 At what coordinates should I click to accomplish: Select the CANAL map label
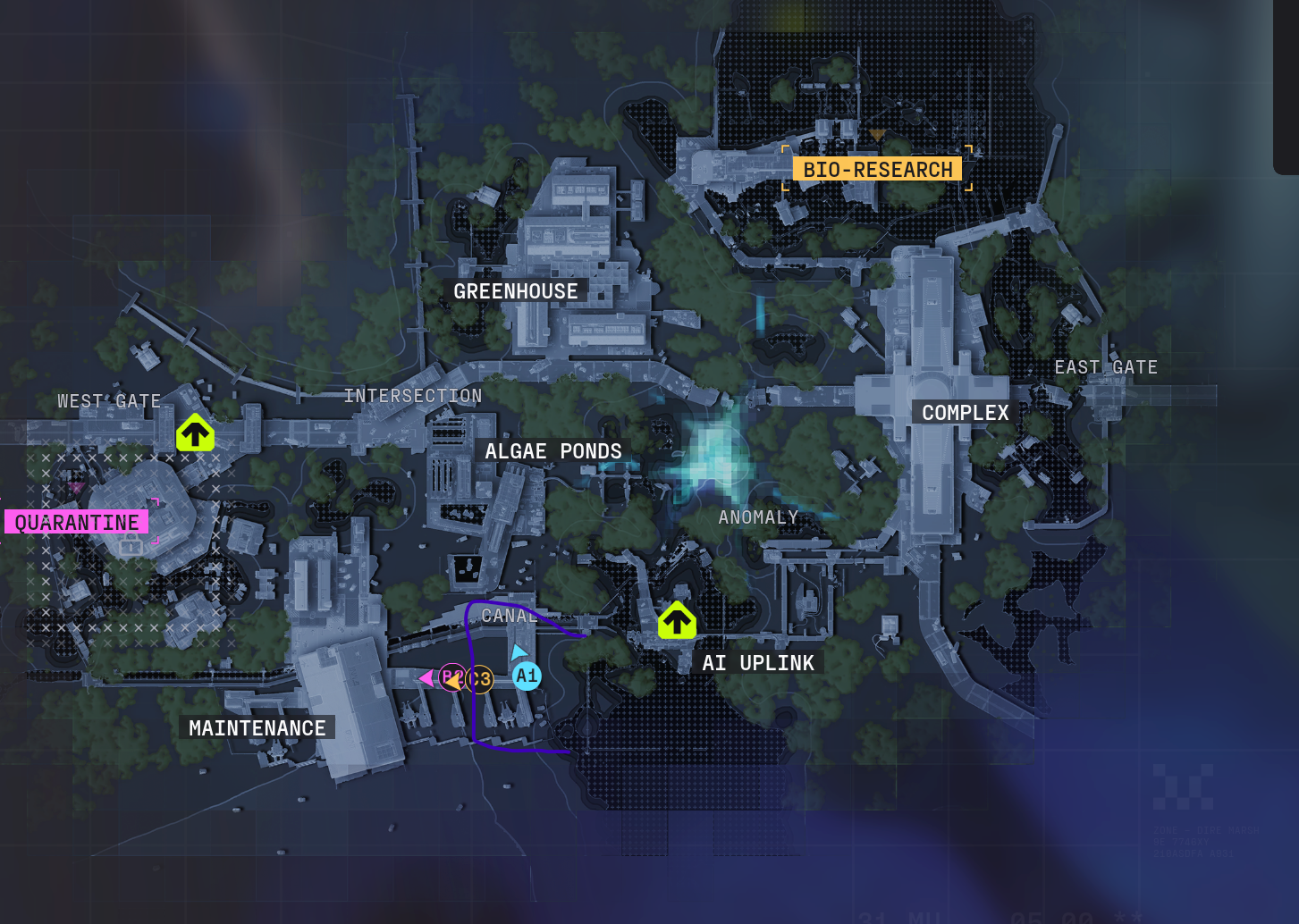coord(508,616)
